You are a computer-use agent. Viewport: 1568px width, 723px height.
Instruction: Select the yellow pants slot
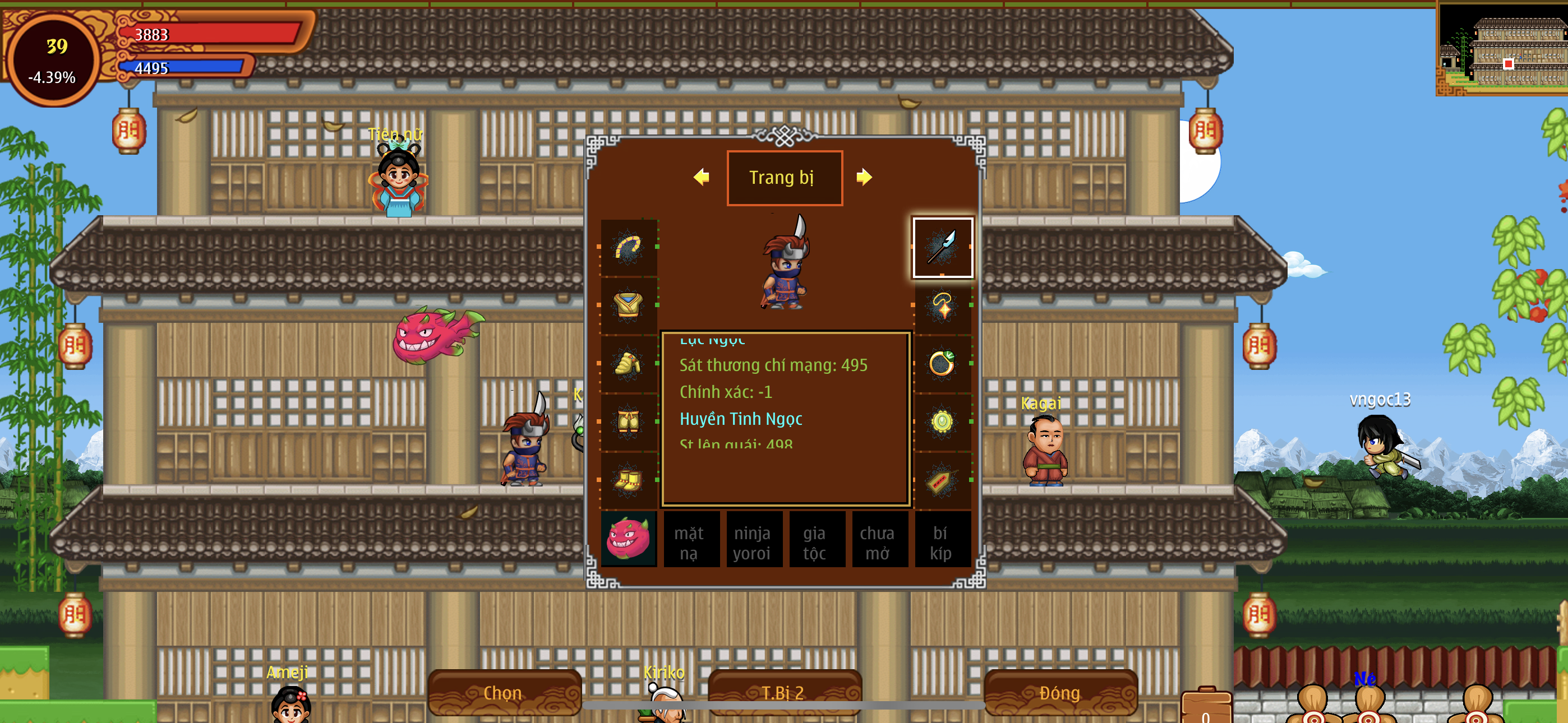pyautogui.click(x=628, y=421)
